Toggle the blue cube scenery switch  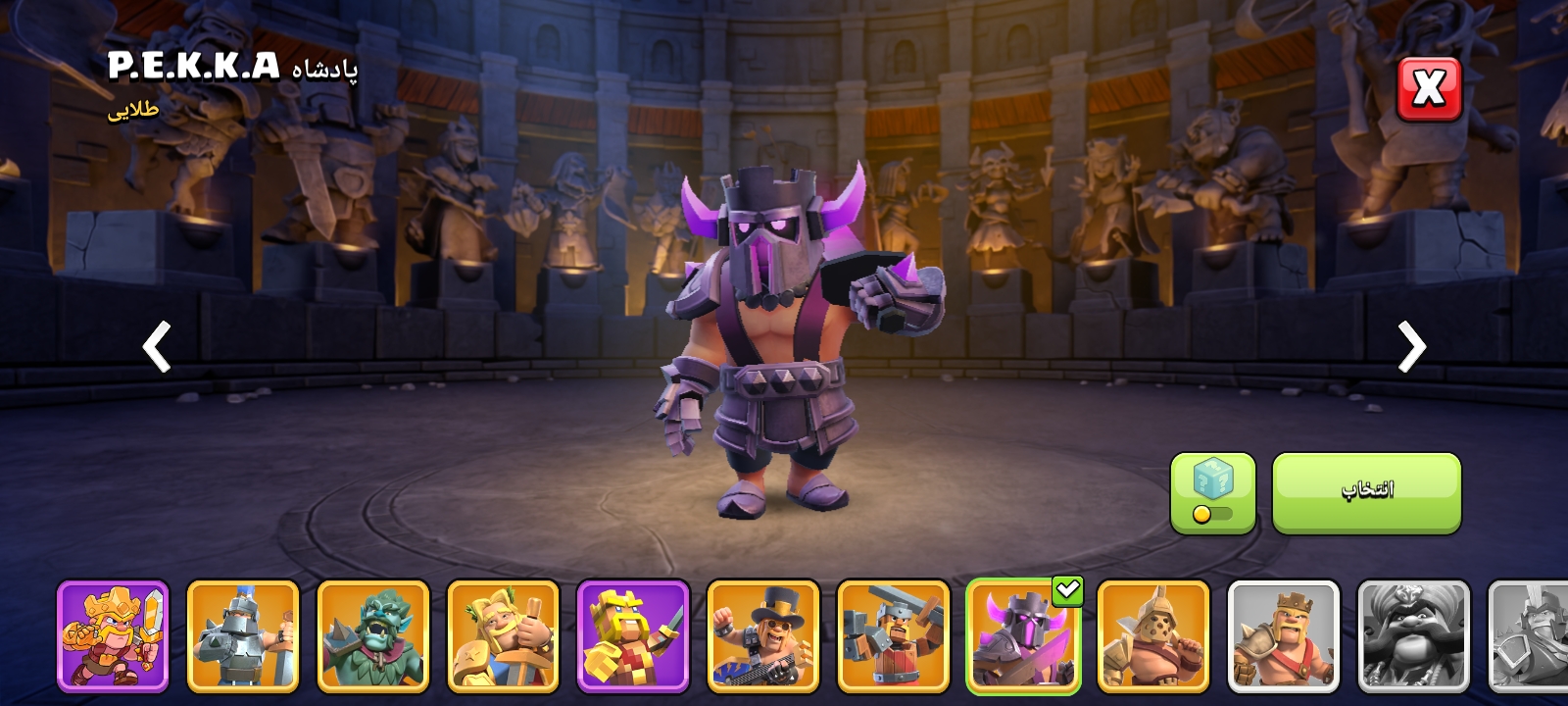point(1212,493)
